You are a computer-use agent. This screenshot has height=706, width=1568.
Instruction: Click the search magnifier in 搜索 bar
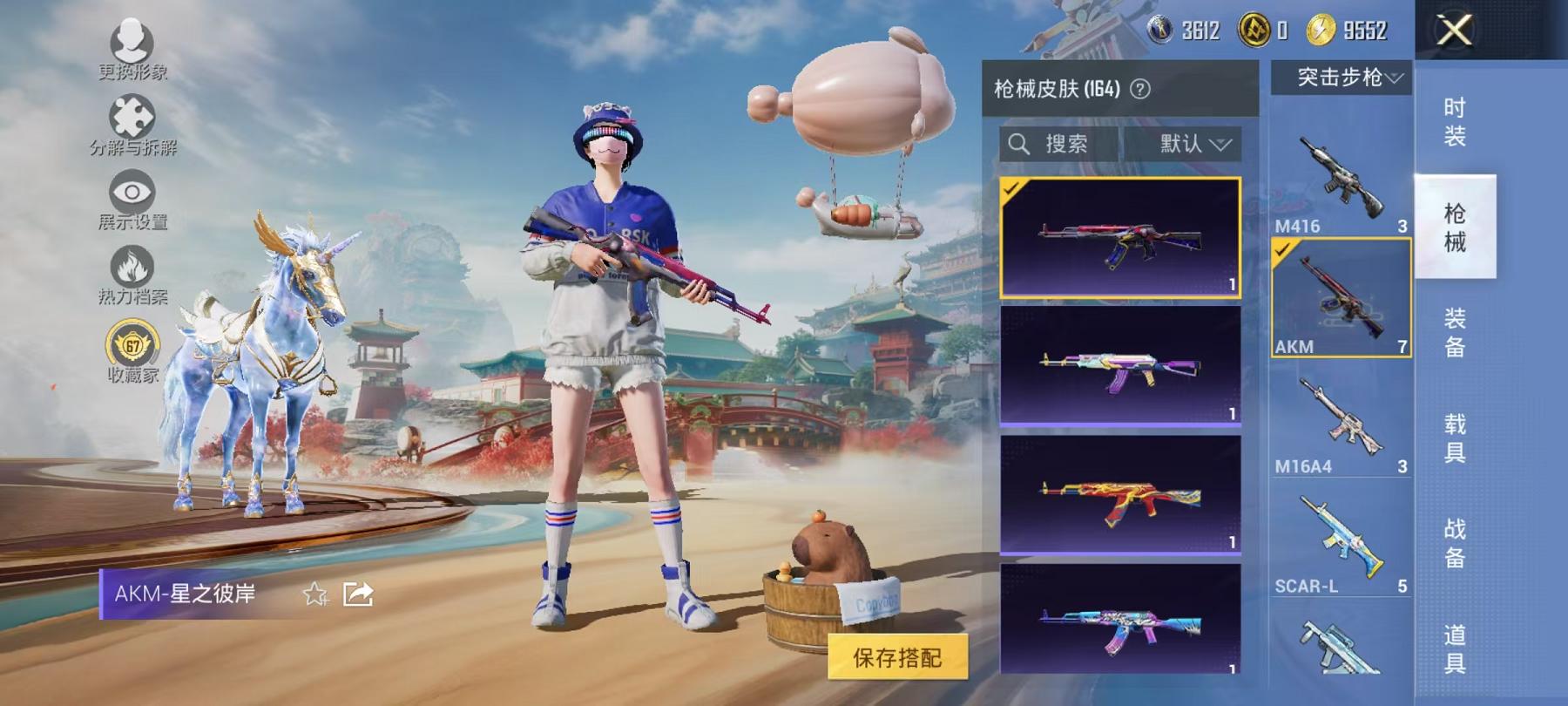[1019, 142]
